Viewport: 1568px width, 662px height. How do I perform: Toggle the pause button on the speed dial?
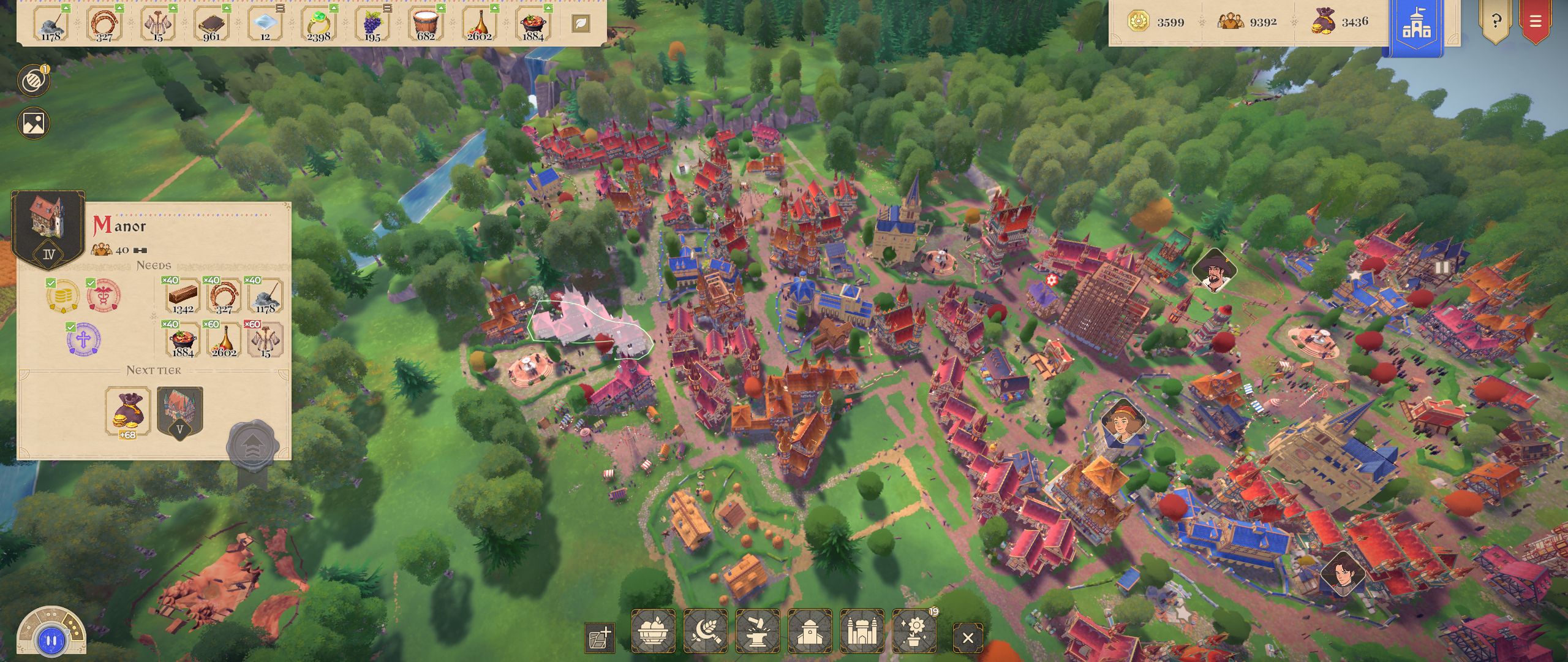pos(51,641)
